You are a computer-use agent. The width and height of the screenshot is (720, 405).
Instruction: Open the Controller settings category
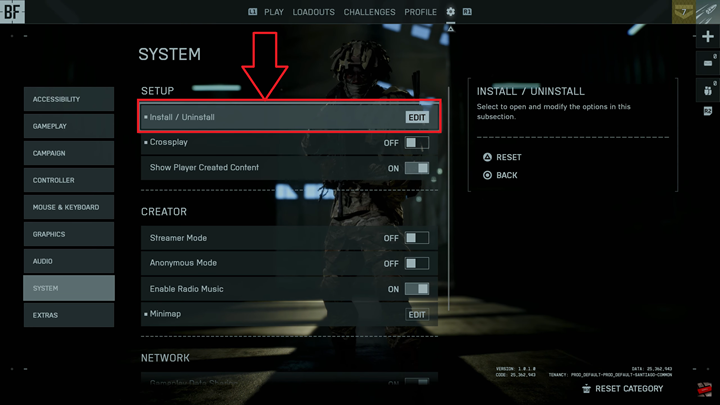point(69,180)
